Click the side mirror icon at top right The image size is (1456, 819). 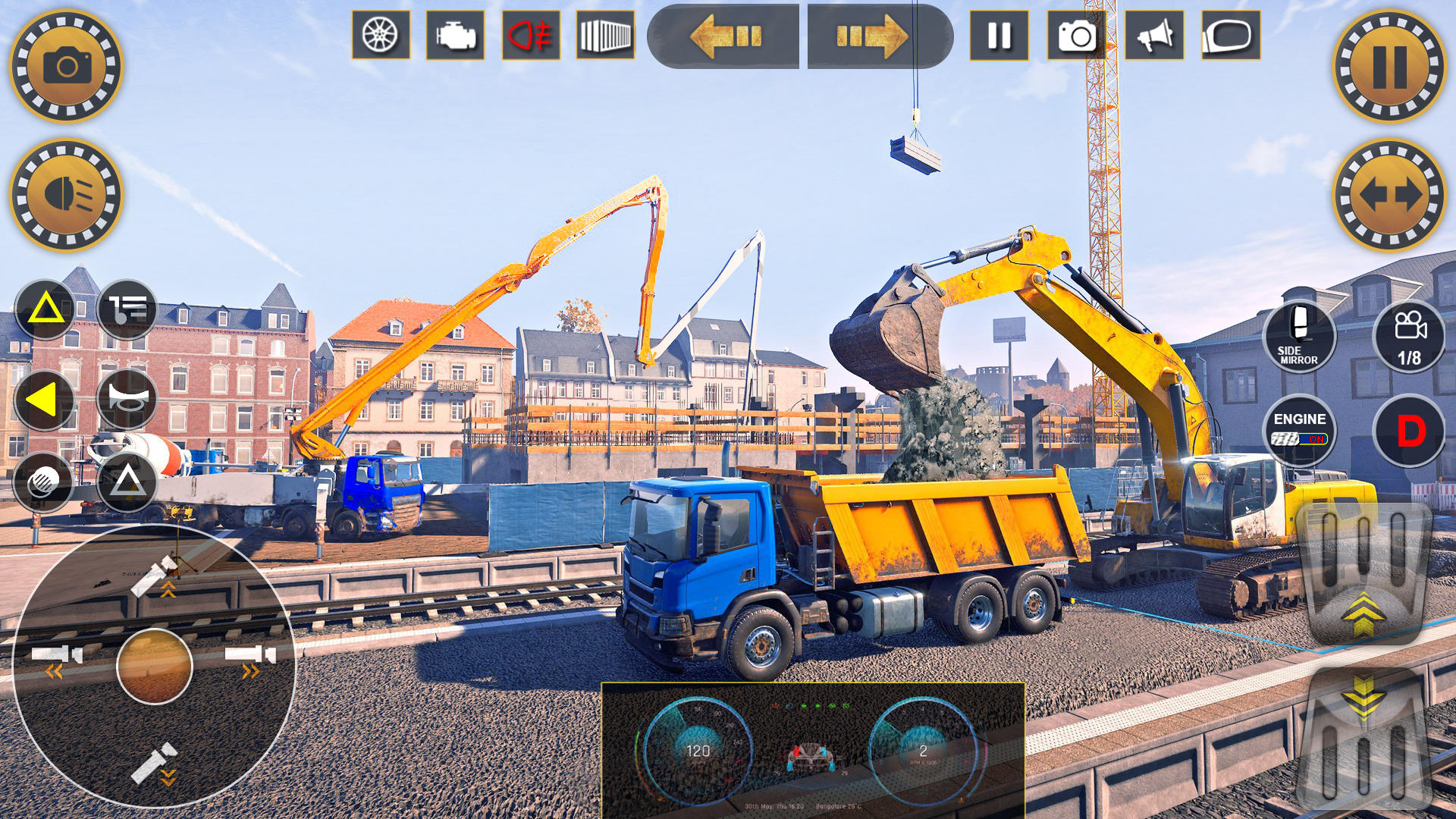[1226, 33]
